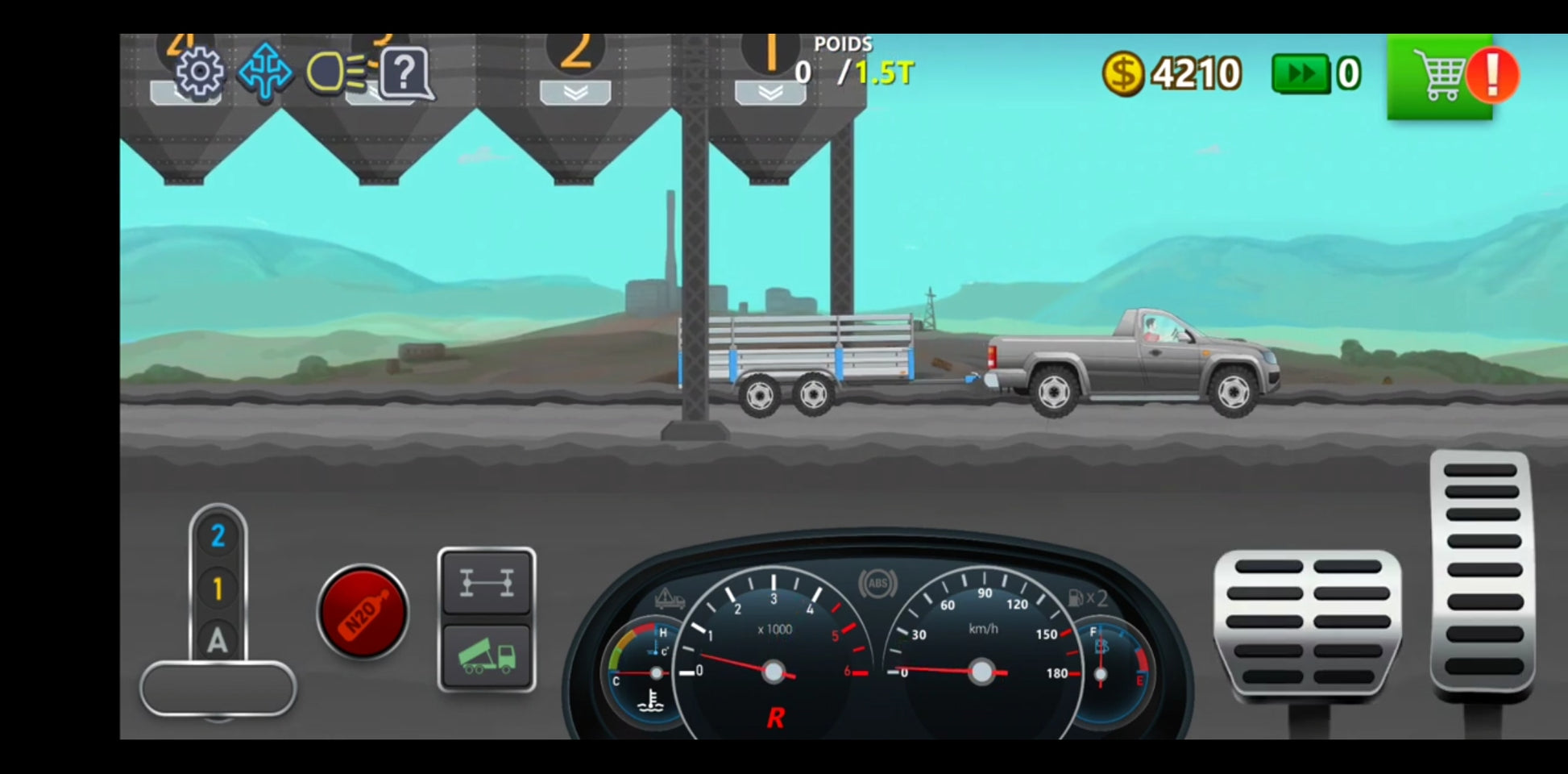
Task: Step on the tall gas pedal
Action: [1481, 571]
